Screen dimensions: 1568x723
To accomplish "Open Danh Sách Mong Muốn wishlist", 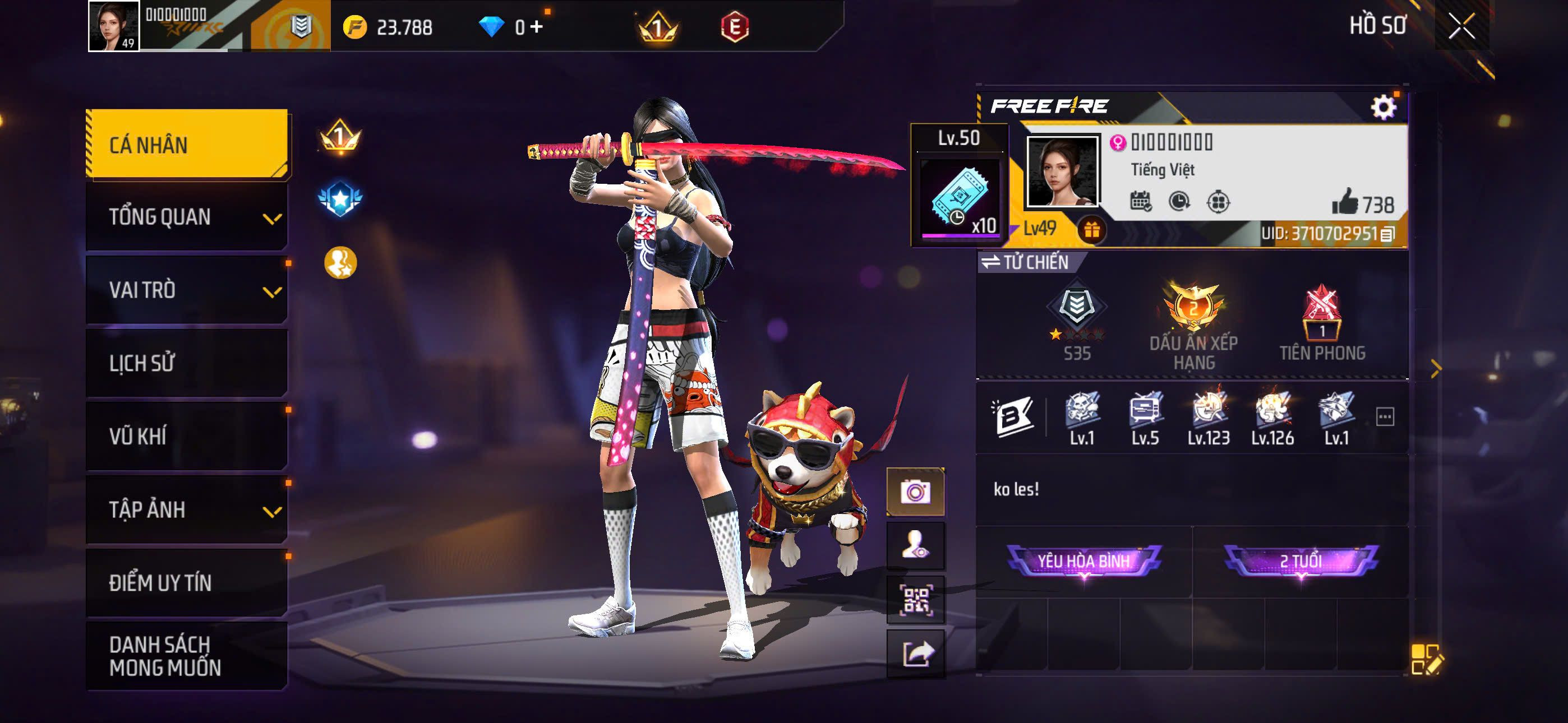I will pos(187,656).
